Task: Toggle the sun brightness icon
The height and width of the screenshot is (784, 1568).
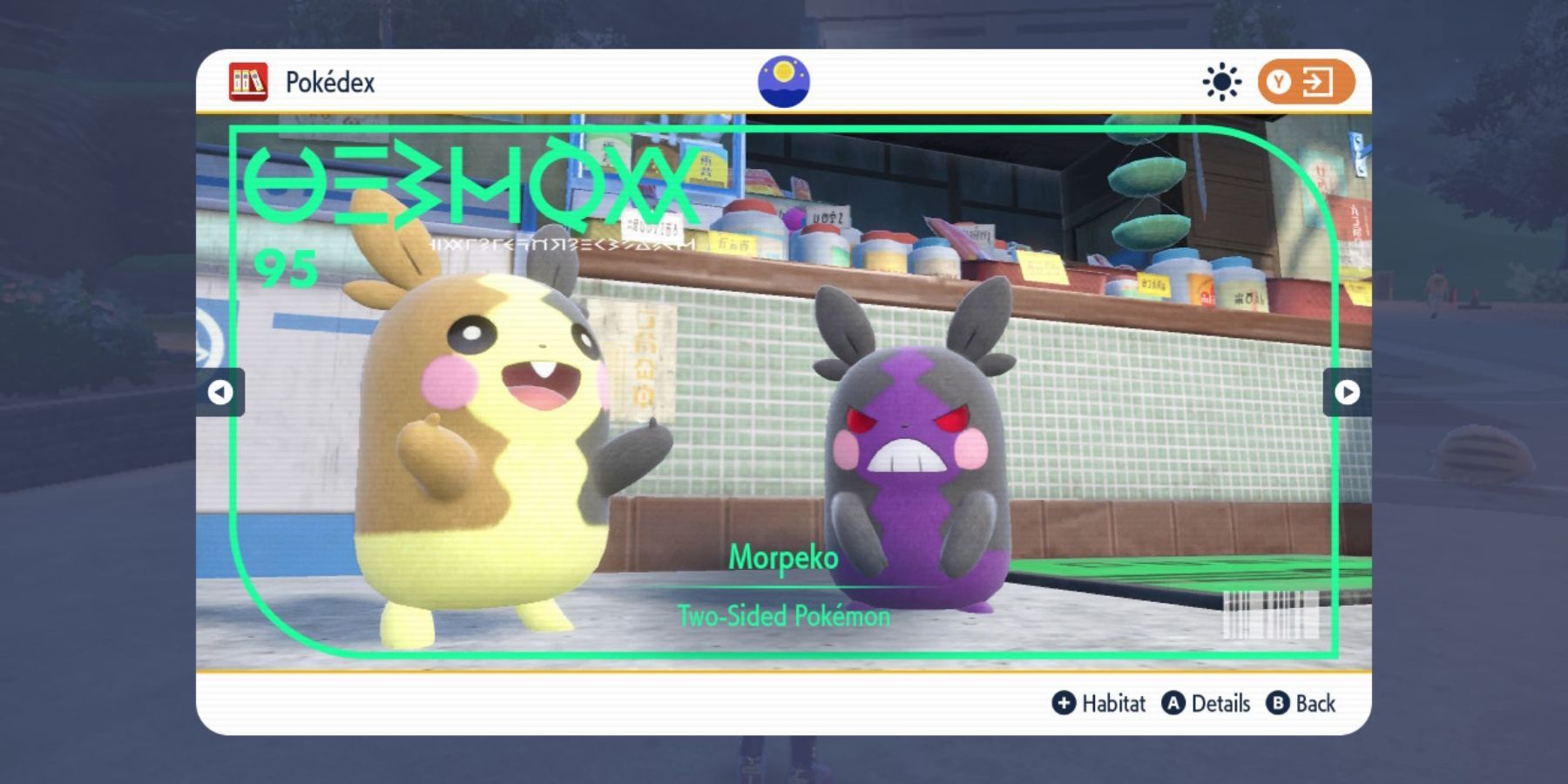Action: (x=1221, y=83)
